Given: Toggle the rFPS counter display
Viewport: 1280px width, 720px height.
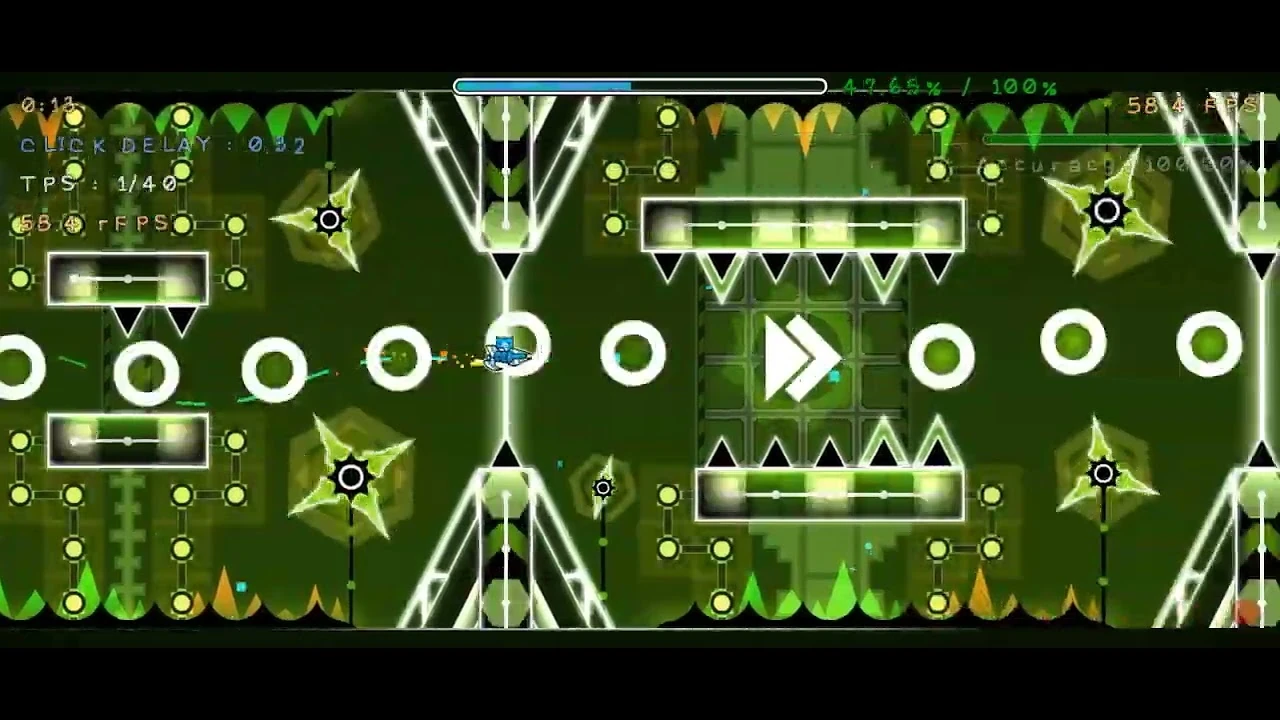Looking at the screenshot, I should coord(92,224).
